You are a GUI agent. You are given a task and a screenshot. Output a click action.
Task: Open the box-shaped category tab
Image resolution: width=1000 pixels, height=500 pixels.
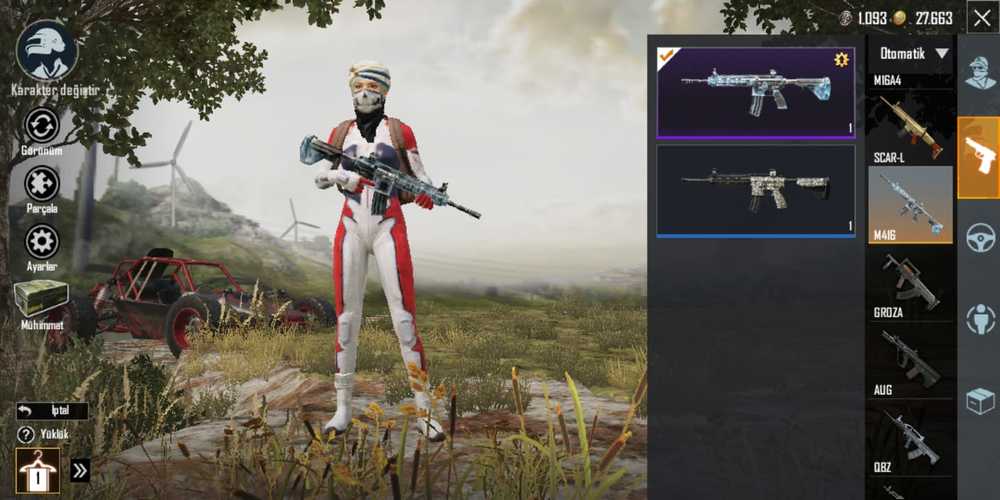tap(980, 401)
